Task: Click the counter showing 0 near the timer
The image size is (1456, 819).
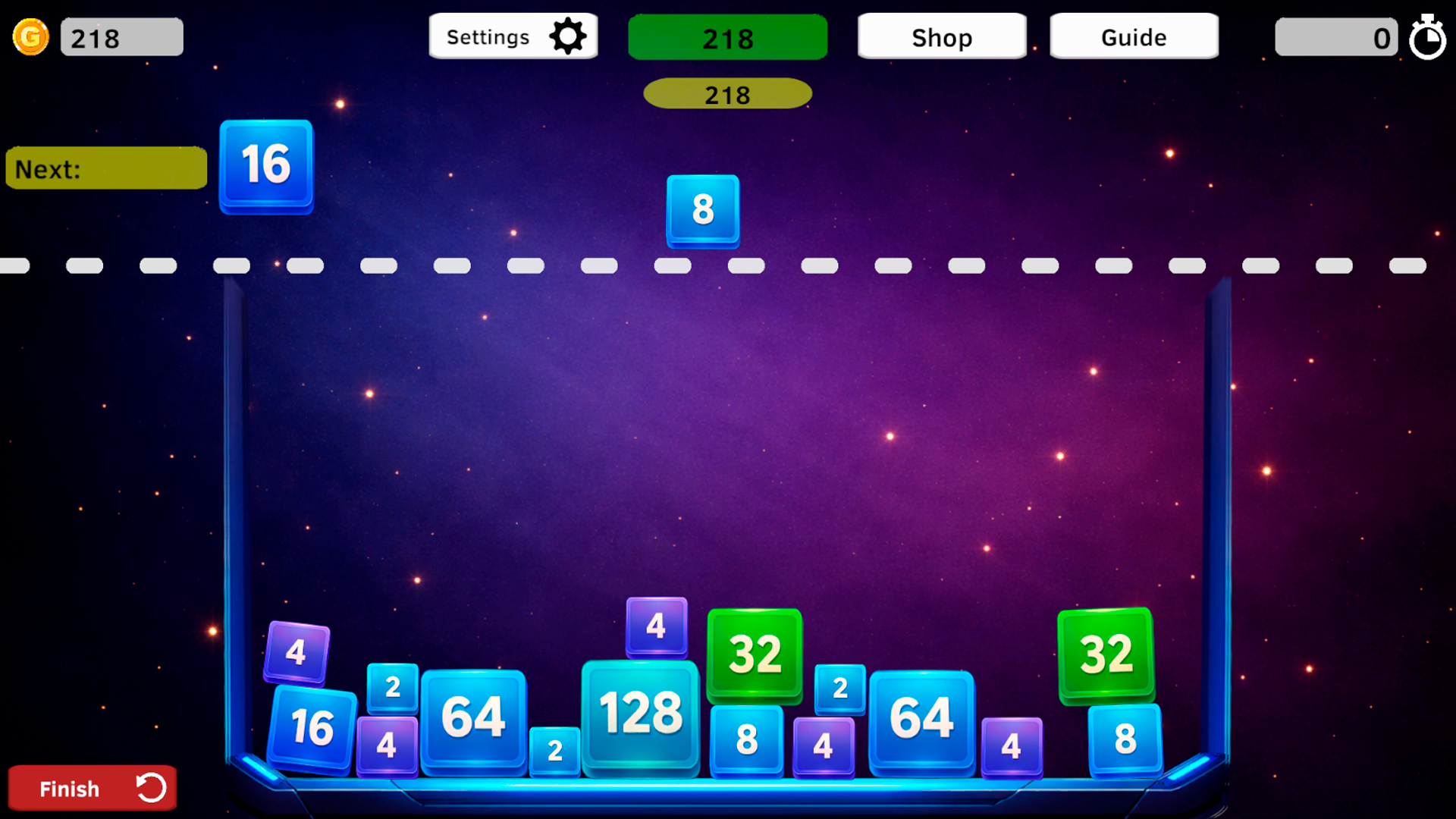Action: [x=1336, y=36]
